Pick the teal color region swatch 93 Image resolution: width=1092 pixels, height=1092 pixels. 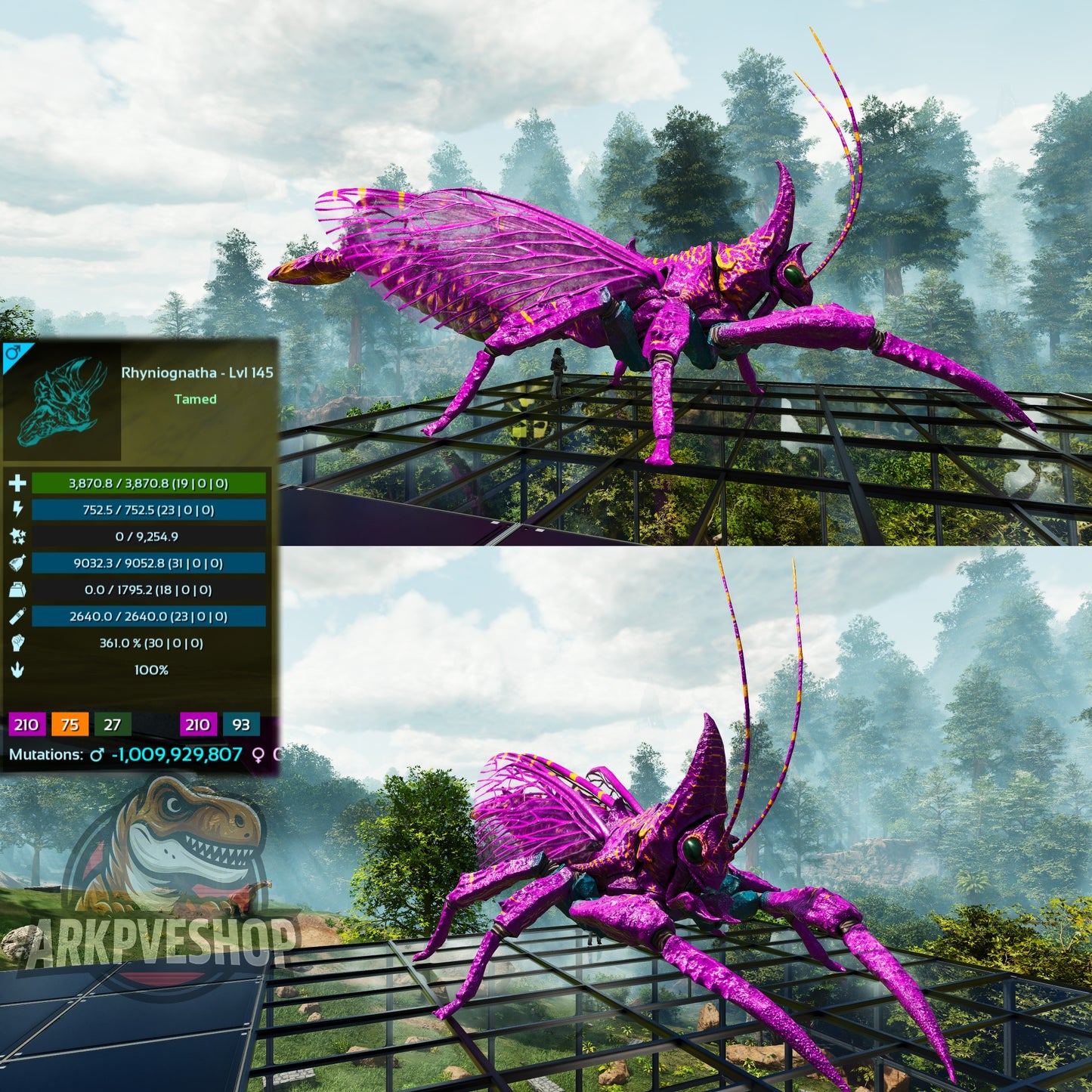[240, 725]
